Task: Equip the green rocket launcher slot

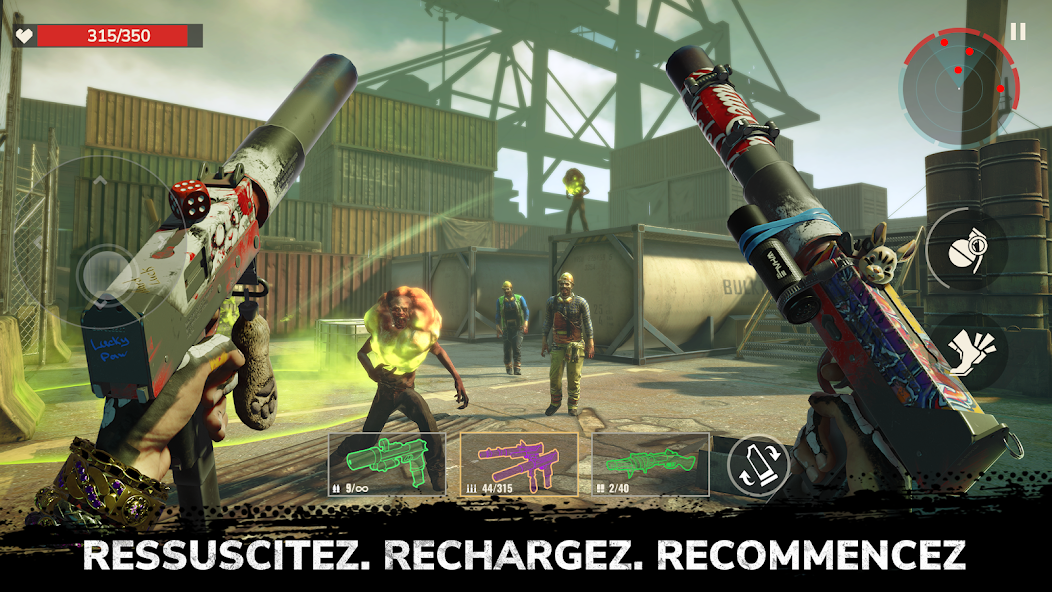Action: coord(650,464)
